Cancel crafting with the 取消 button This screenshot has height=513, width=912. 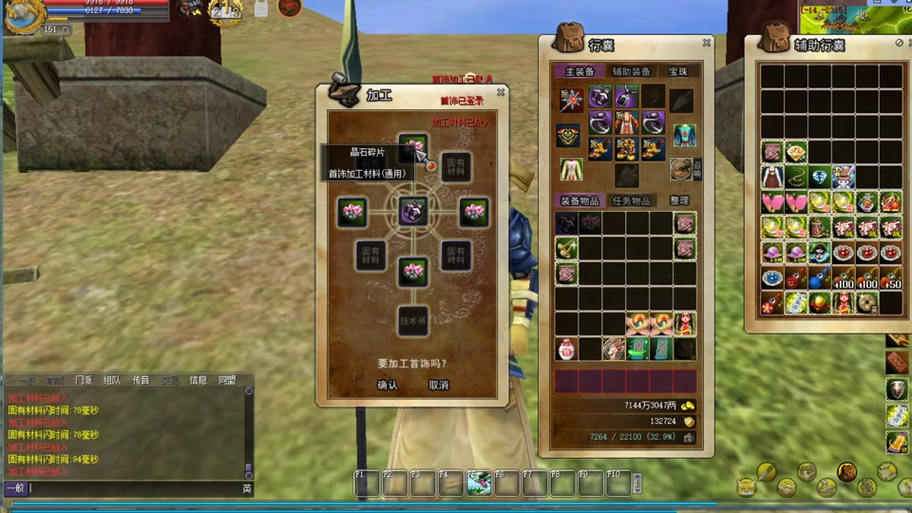438,385
